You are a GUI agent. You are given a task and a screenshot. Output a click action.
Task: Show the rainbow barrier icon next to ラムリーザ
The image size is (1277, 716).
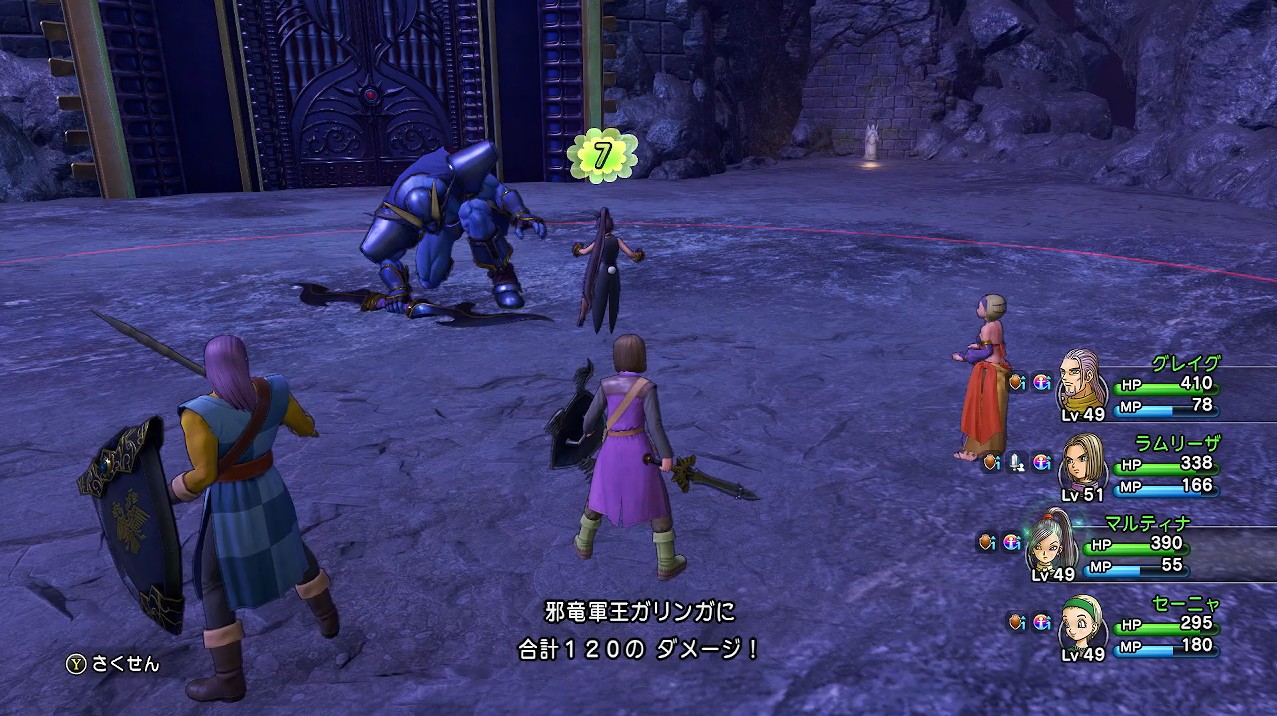coord(1042,462)
